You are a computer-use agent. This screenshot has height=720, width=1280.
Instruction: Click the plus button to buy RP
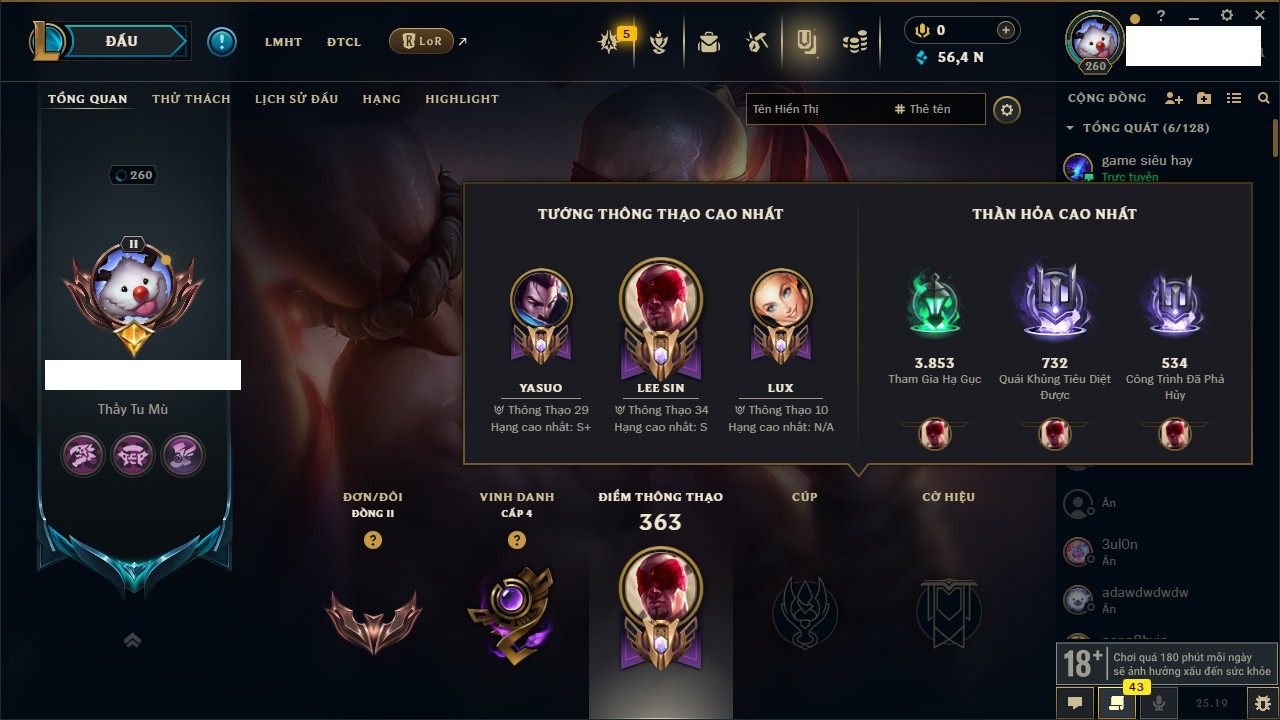[x=1005, y=30]
